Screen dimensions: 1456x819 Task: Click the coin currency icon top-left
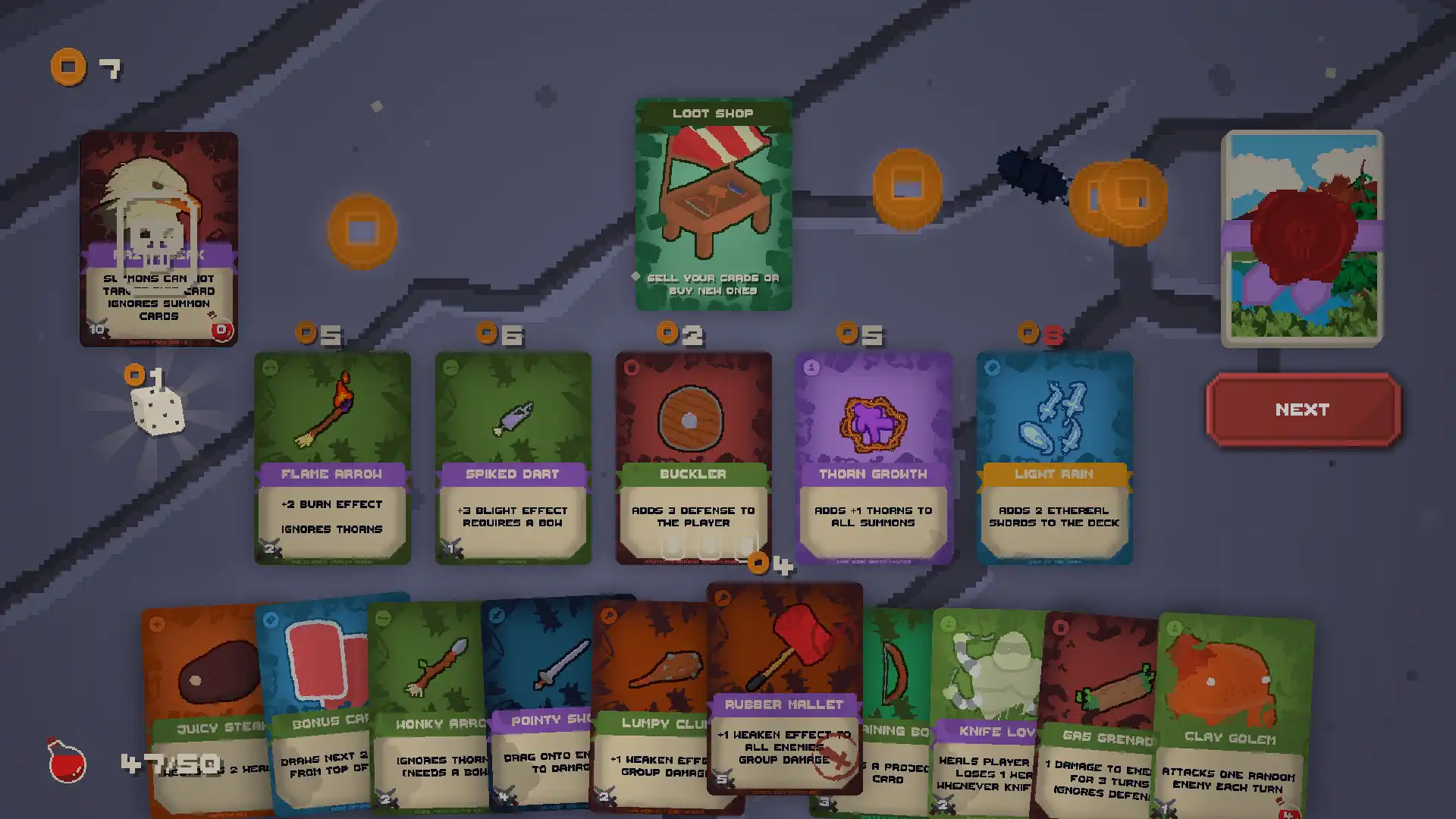pos(69,67)
